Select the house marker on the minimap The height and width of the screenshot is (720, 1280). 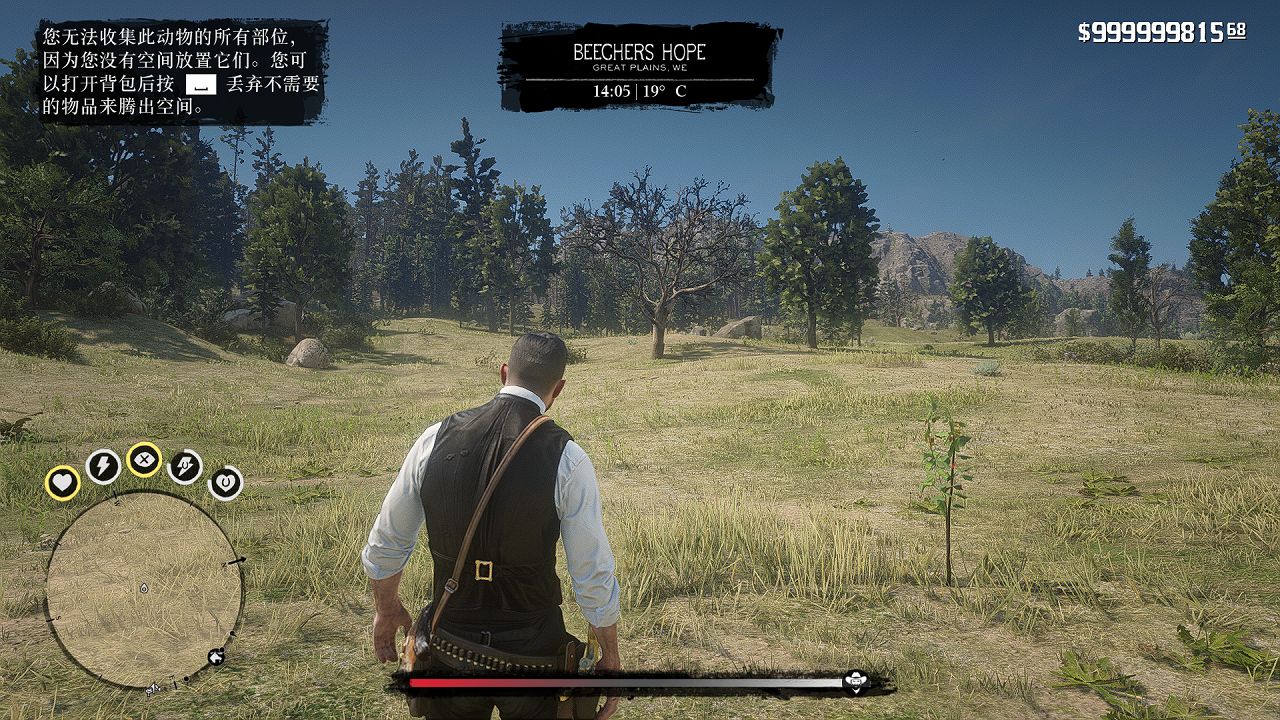216,657
